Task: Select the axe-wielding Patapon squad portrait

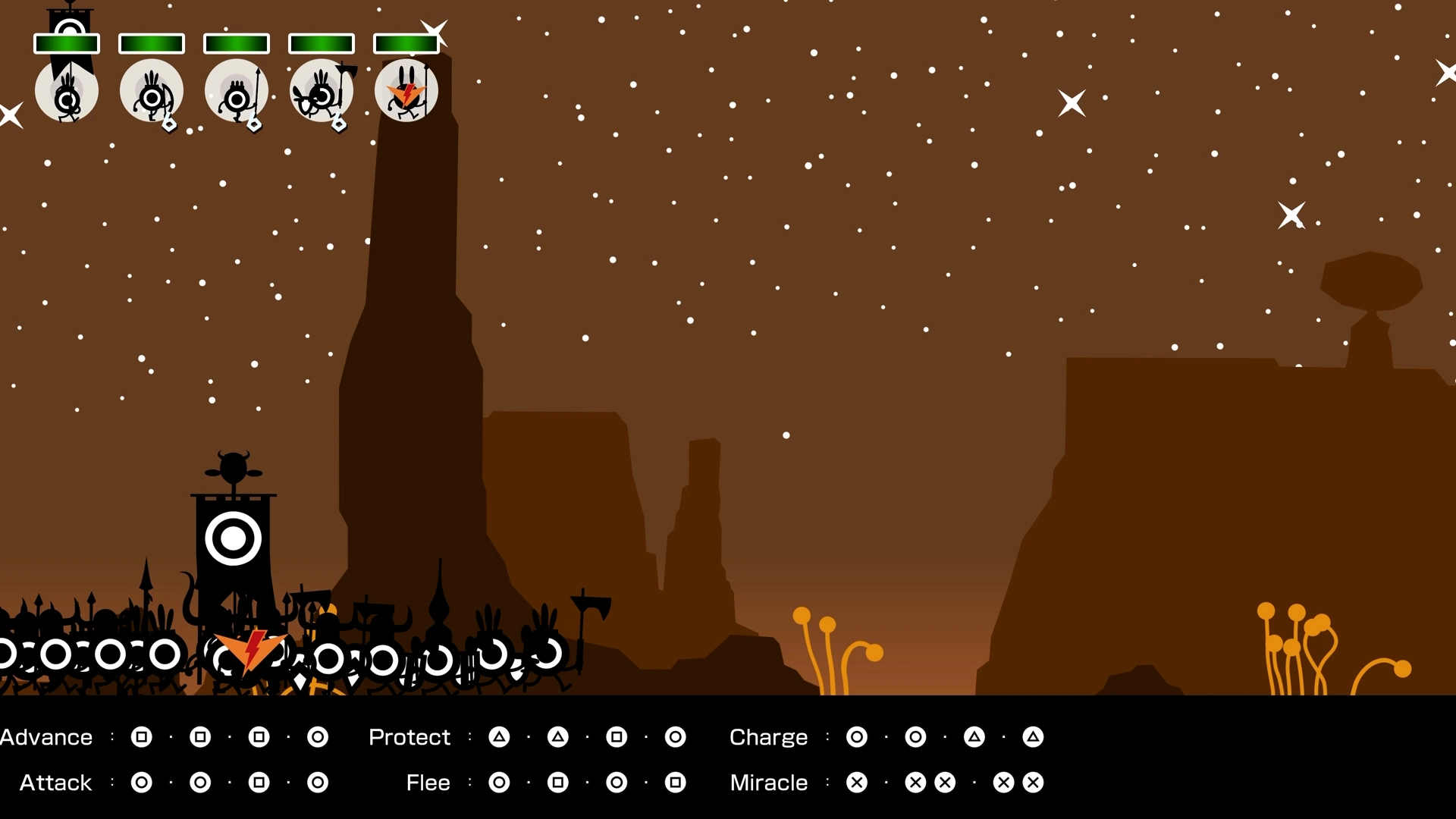Action: click(x=322, y=91)
